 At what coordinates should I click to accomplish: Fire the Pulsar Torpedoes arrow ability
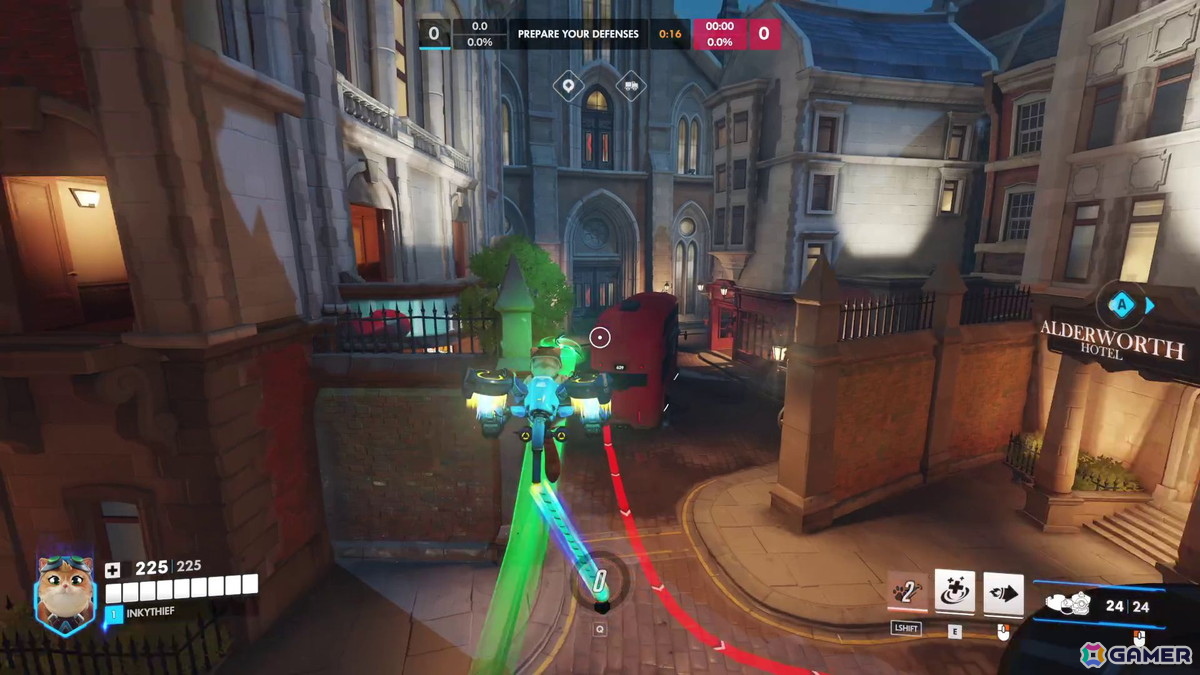click(x=1003, y=593)
